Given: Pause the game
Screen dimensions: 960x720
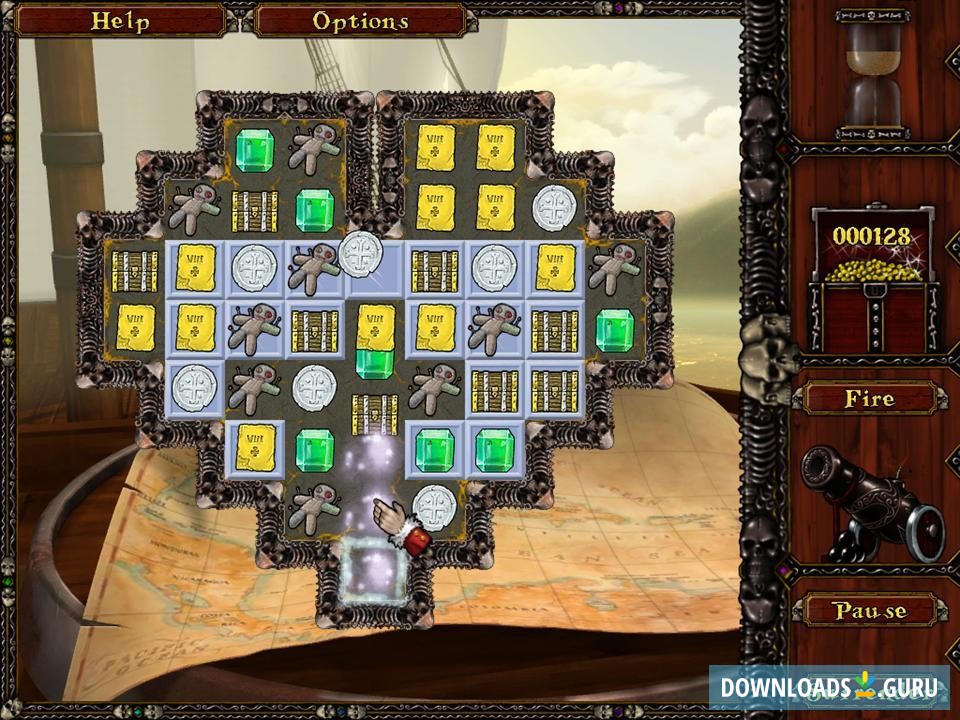Looking at the screenshot, I should 868,609.
